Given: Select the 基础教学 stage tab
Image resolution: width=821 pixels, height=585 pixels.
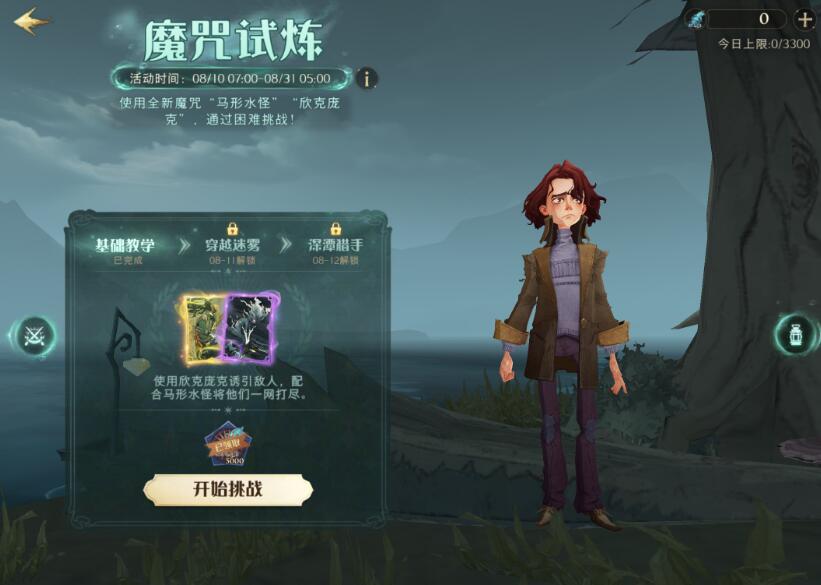Looking at the screenshot, I should tap(123, 247).
